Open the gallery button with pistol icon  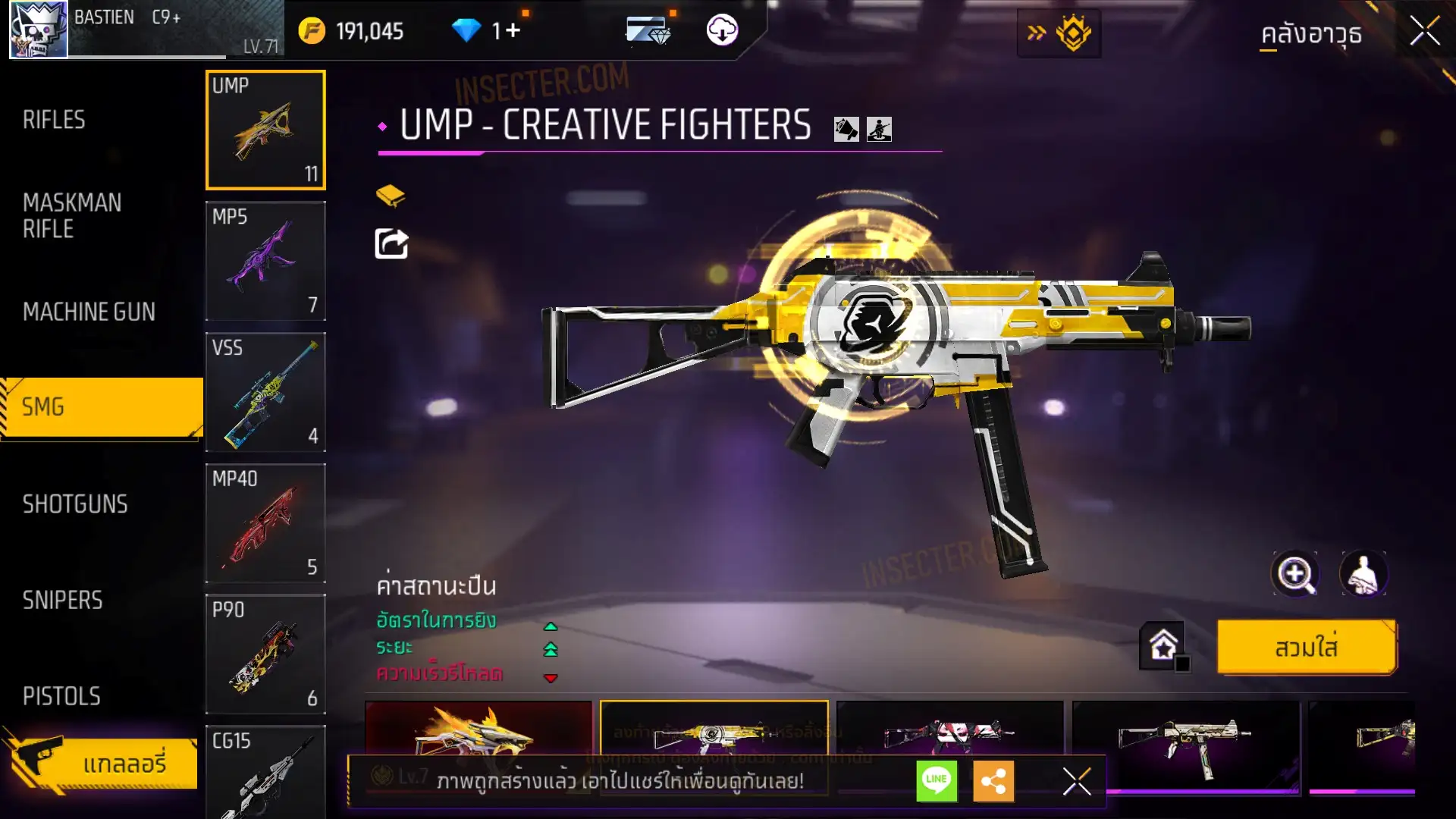pyautogui.click(x=102, y=762)
